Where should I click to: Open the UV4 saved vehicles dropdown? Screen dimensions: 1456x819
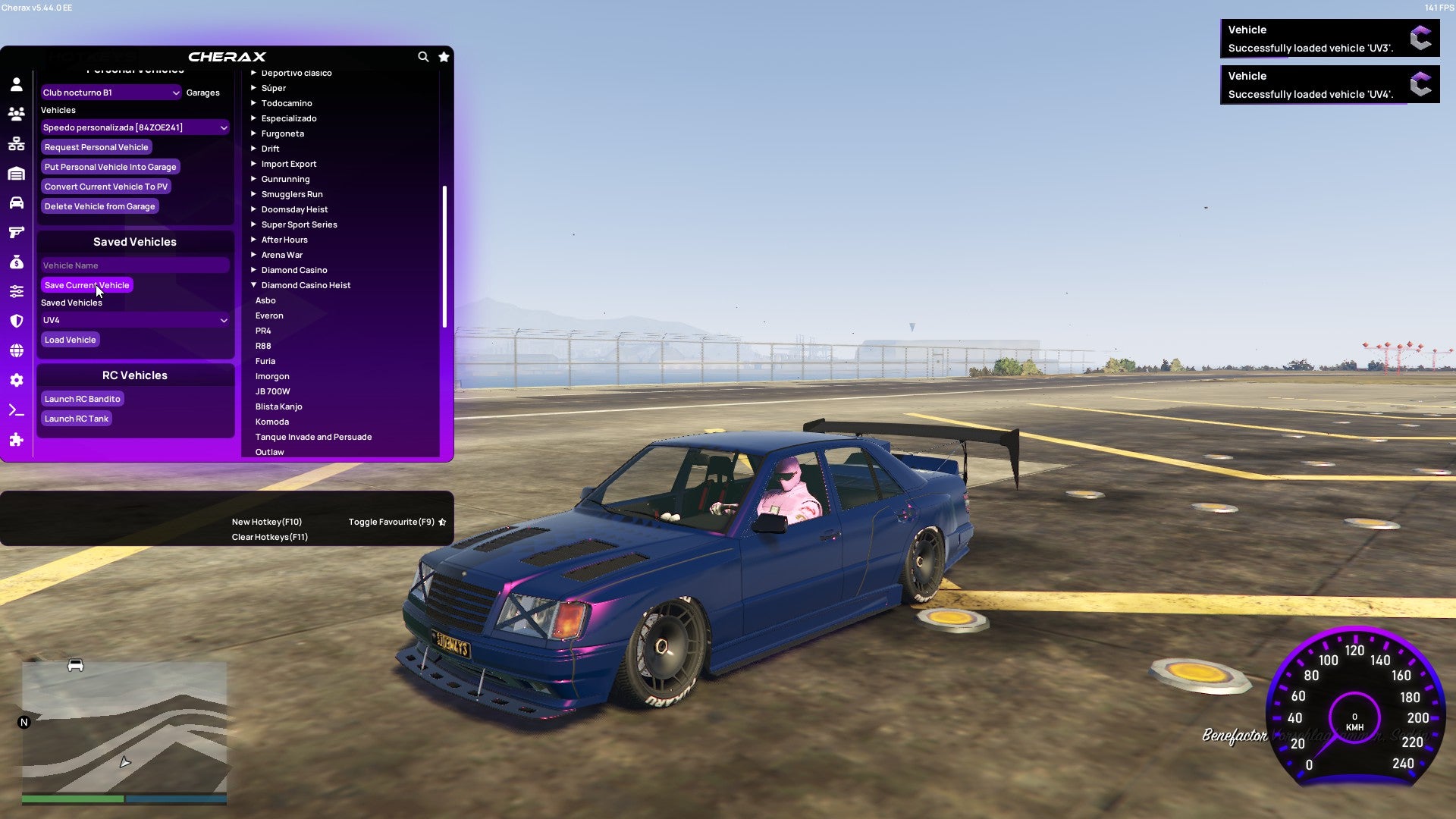click(x=135, y=320)
